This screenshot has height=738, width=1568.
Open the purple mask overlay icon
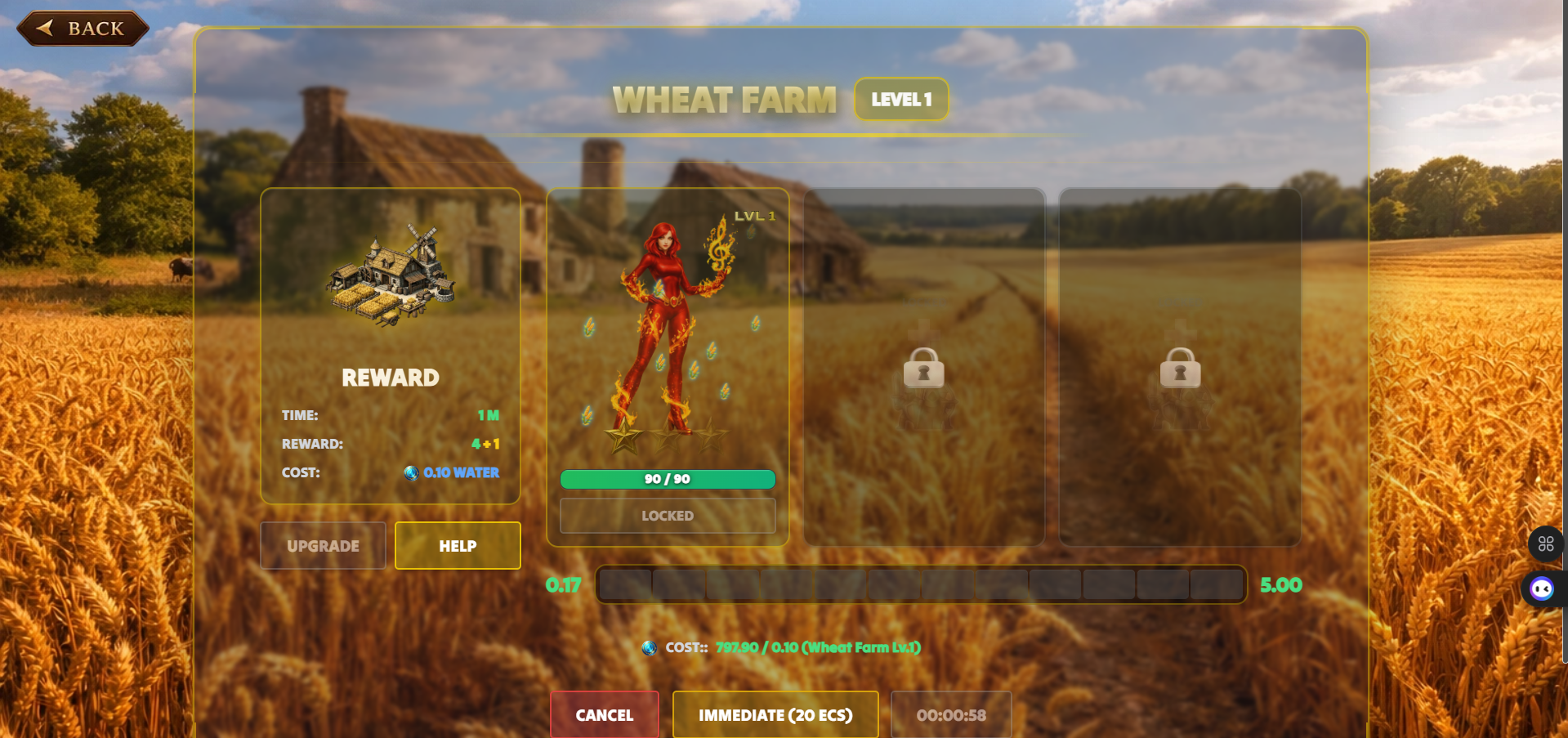click(x=1542, y=588)
